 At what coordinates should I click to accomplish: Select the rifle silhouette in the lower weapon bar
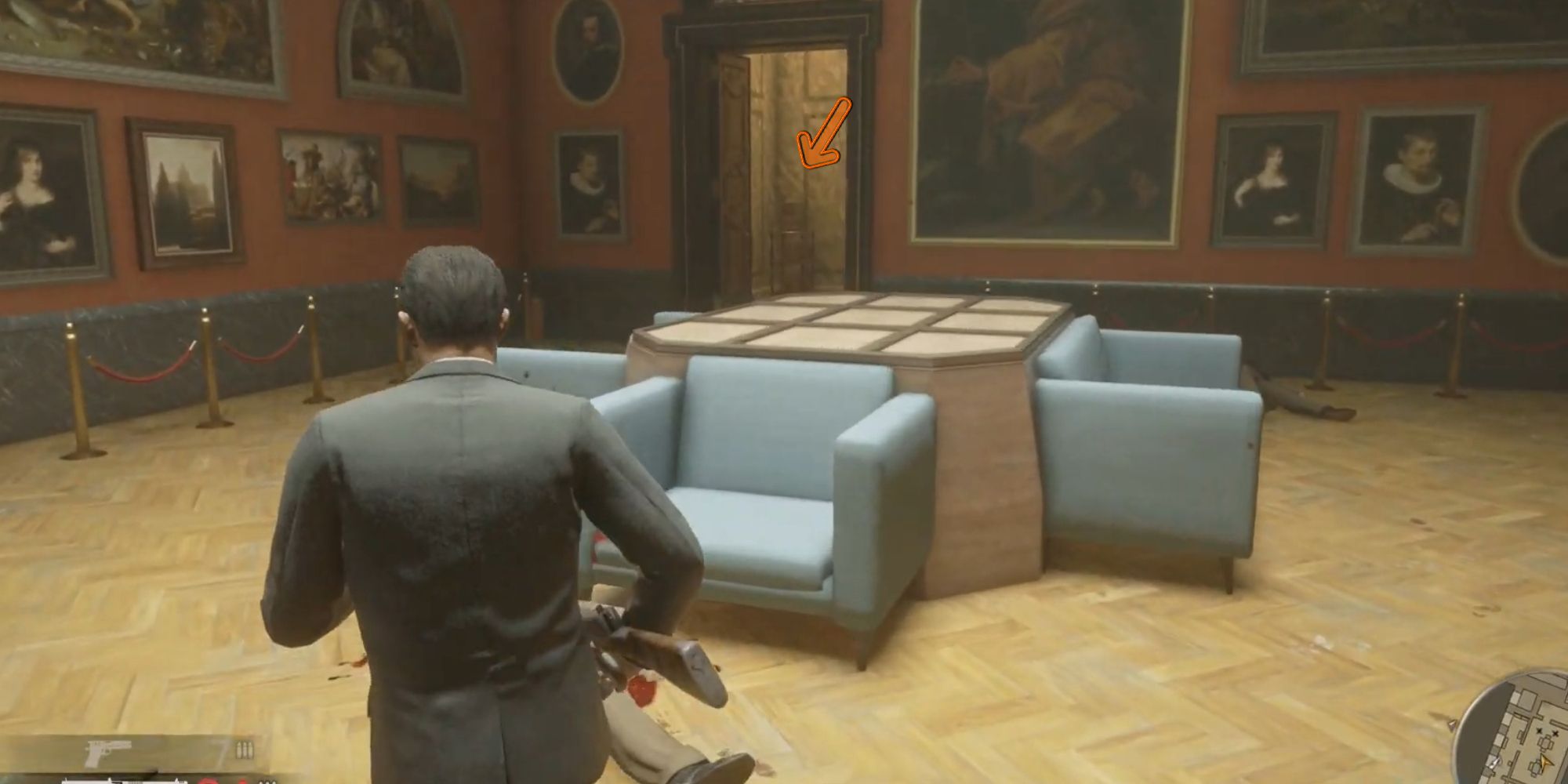pyautogui.click(x=125, y=782)
